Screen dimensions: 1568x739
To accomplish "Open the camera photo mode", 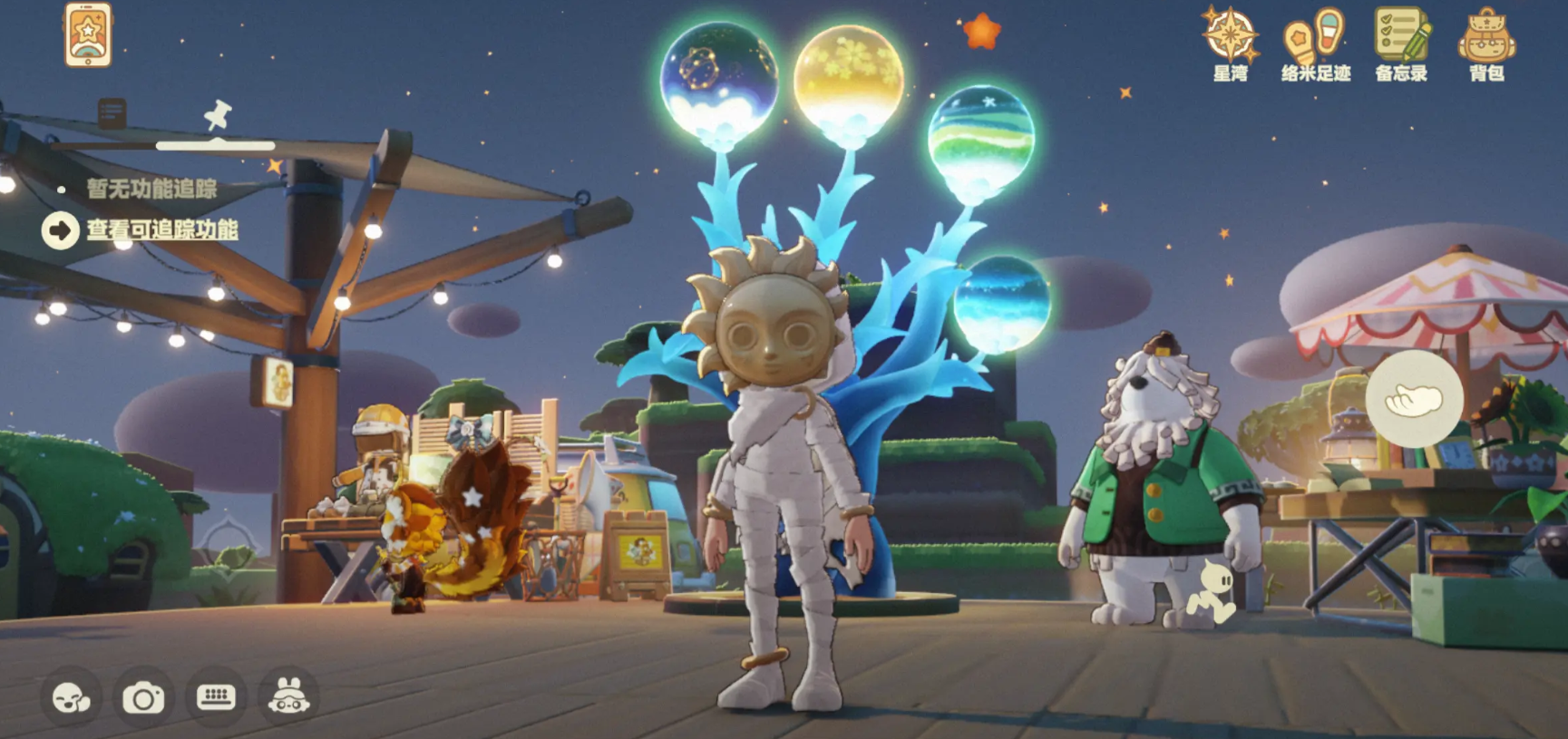I will [x=143, y=695].
